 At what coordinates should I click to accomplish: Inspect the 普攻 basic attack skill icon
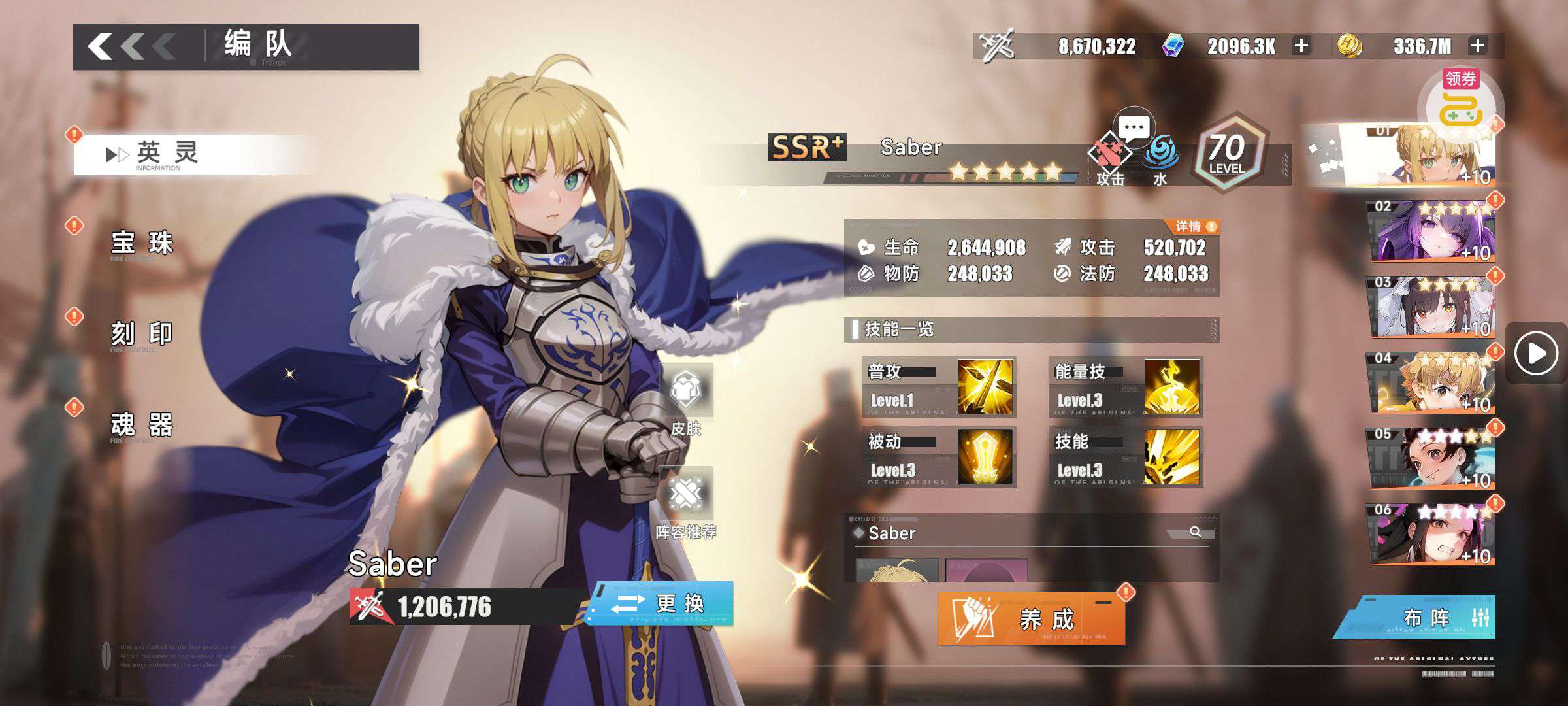[x=985, y=386]
